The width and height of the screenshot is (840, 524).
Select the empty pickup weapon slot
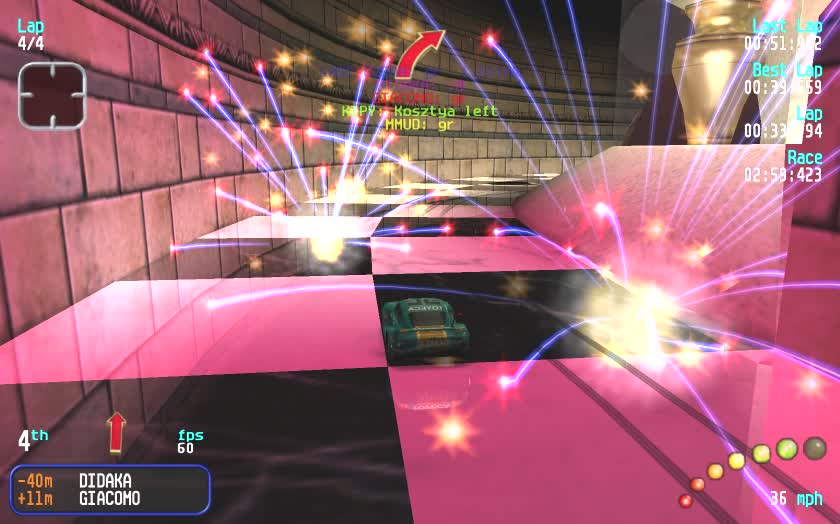(x=52, y=95)
